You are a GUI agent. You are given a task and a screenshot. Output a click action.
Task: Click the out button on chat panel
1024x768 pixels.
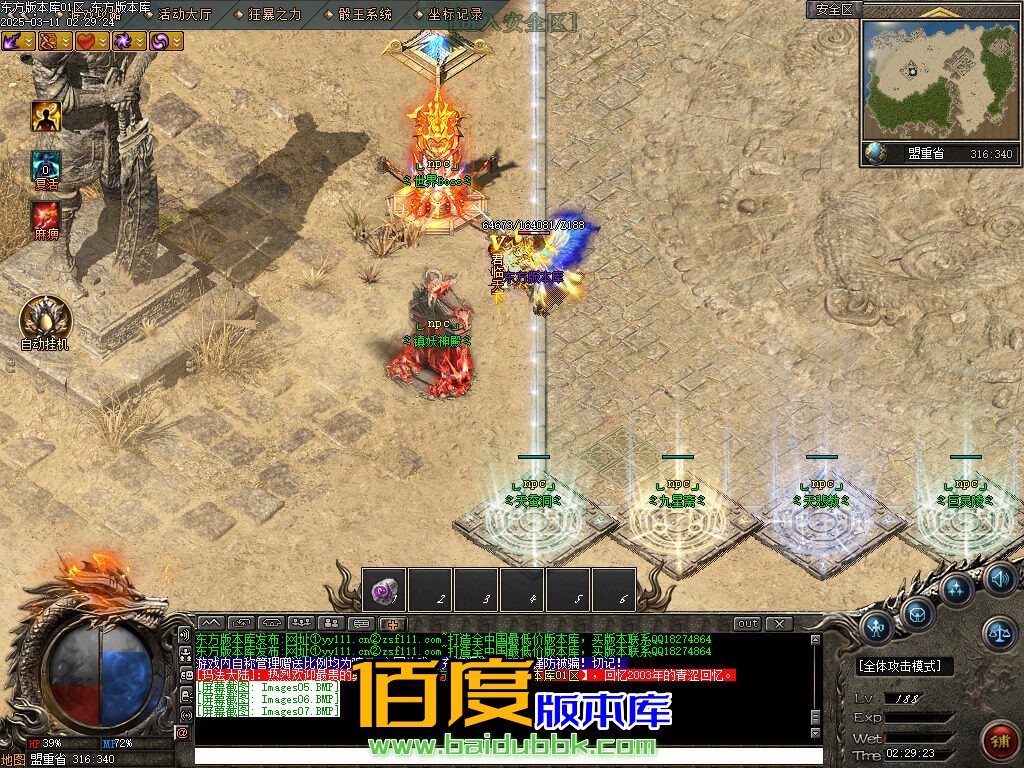coord(748,624)
